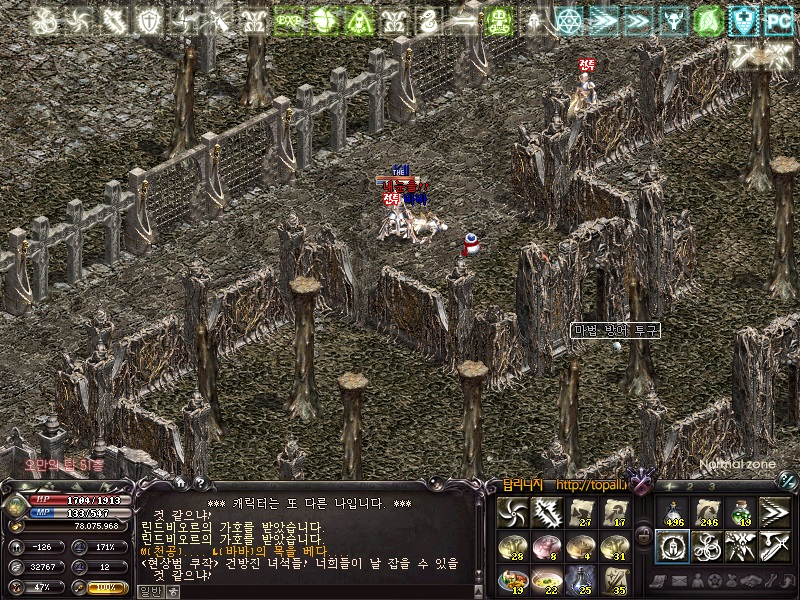Use the green potion with 19 left

[740, 513]
